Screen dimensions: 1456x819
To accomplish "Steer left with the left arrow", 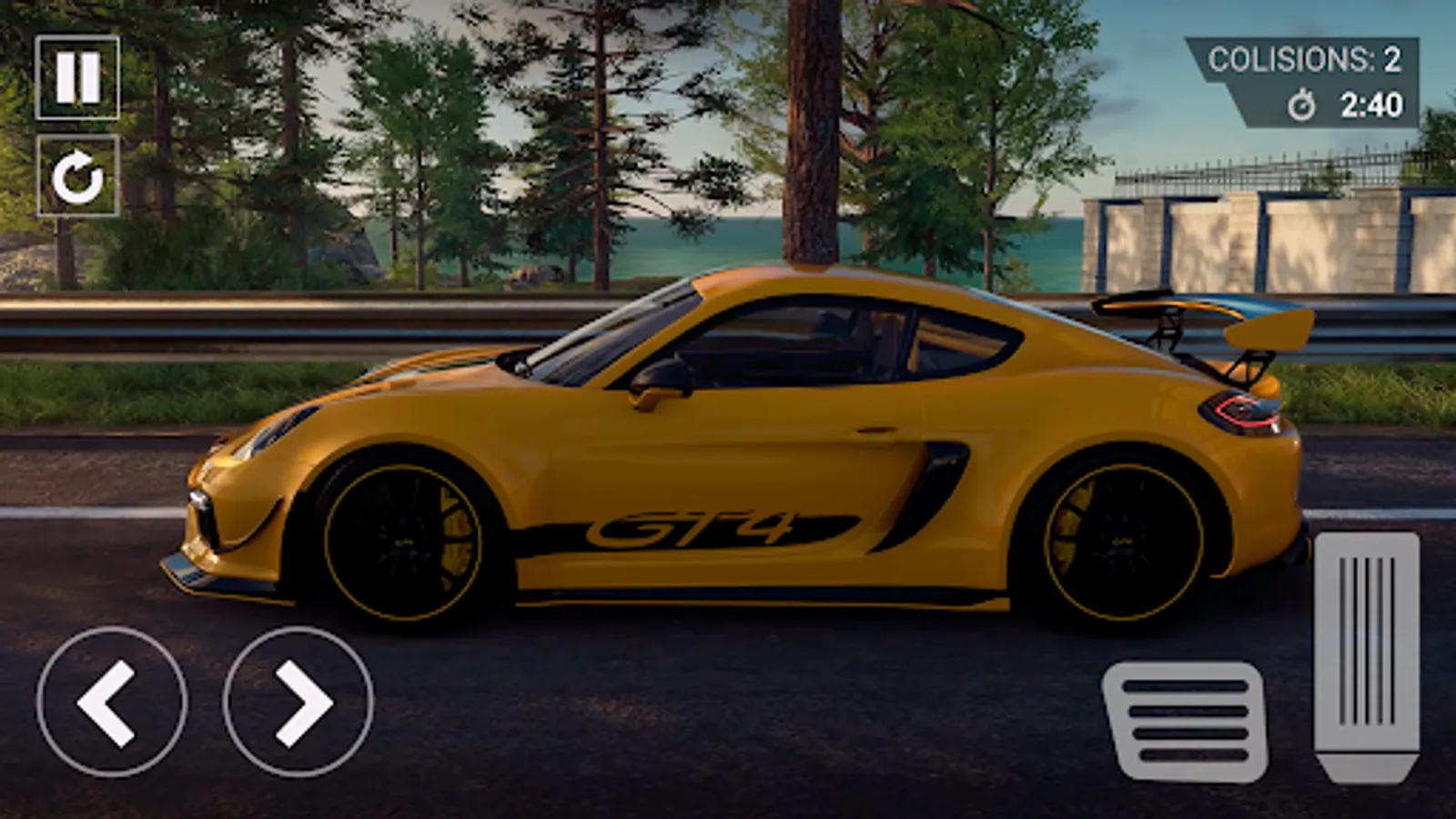I will (x=112, y=702).
